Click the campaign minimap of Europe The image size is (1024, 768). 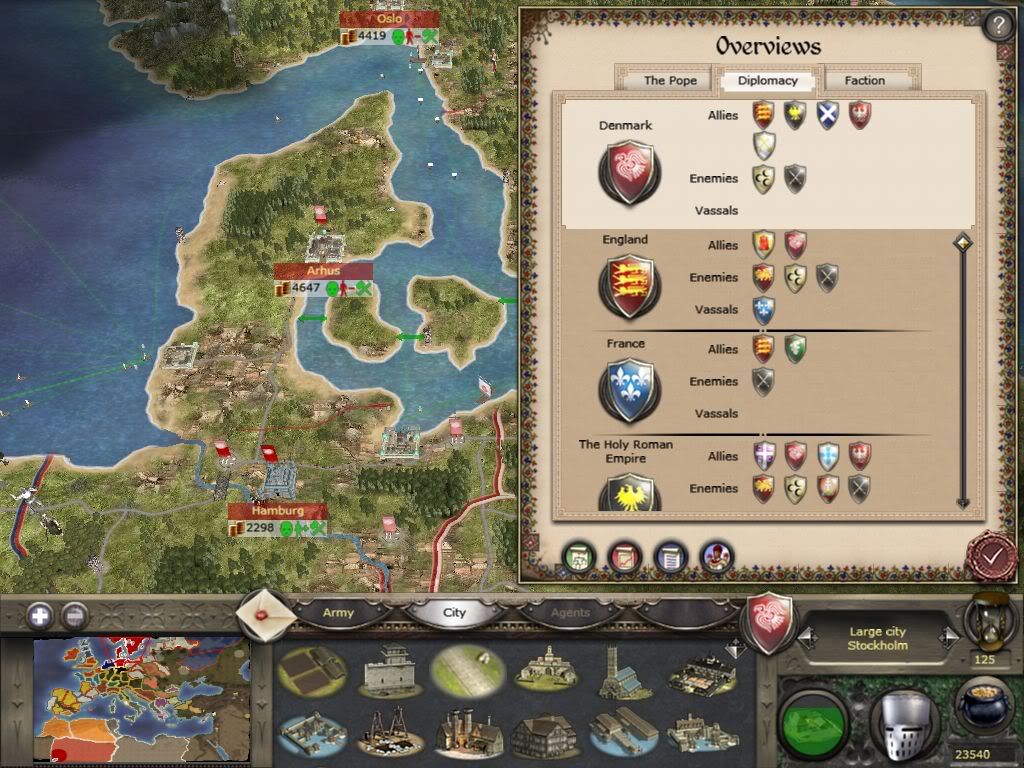140,700
